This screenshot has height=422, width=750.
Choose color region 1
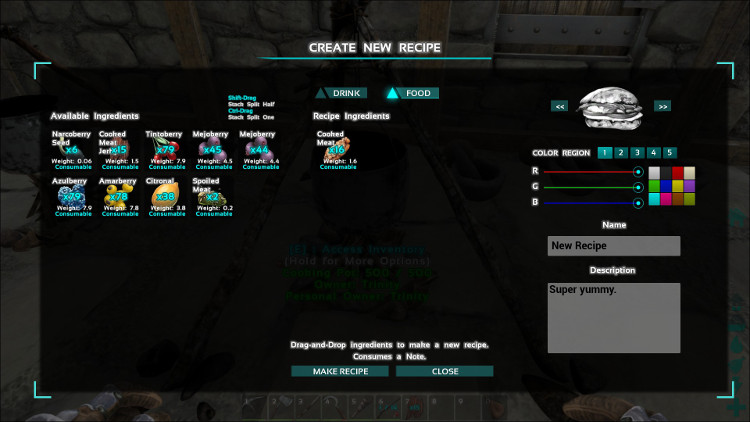coord(603,153)
